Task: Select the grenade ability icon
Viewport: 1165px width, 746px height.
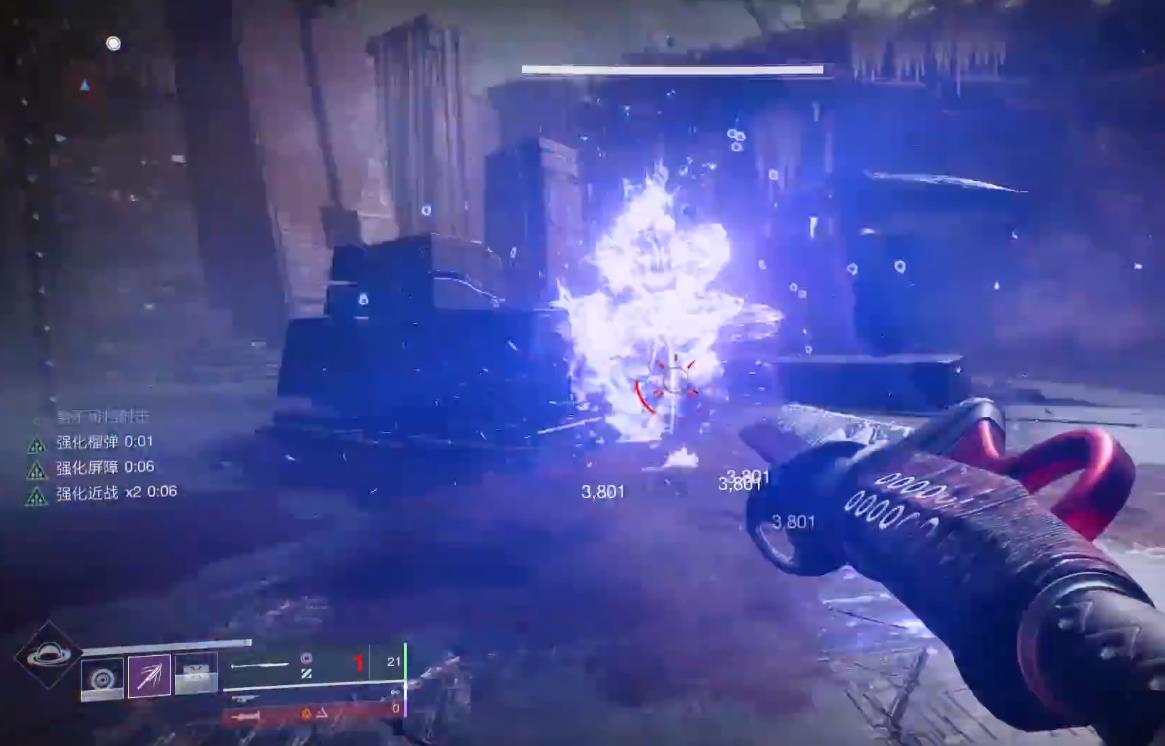Action: [x=102, y=677]
